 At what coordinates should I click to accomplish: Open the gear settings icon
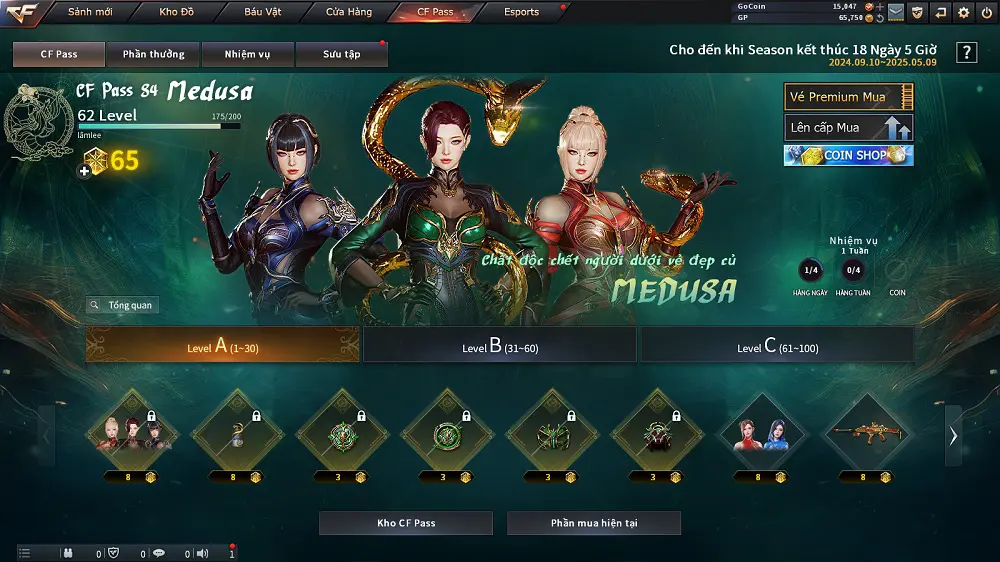pos(964,12)
